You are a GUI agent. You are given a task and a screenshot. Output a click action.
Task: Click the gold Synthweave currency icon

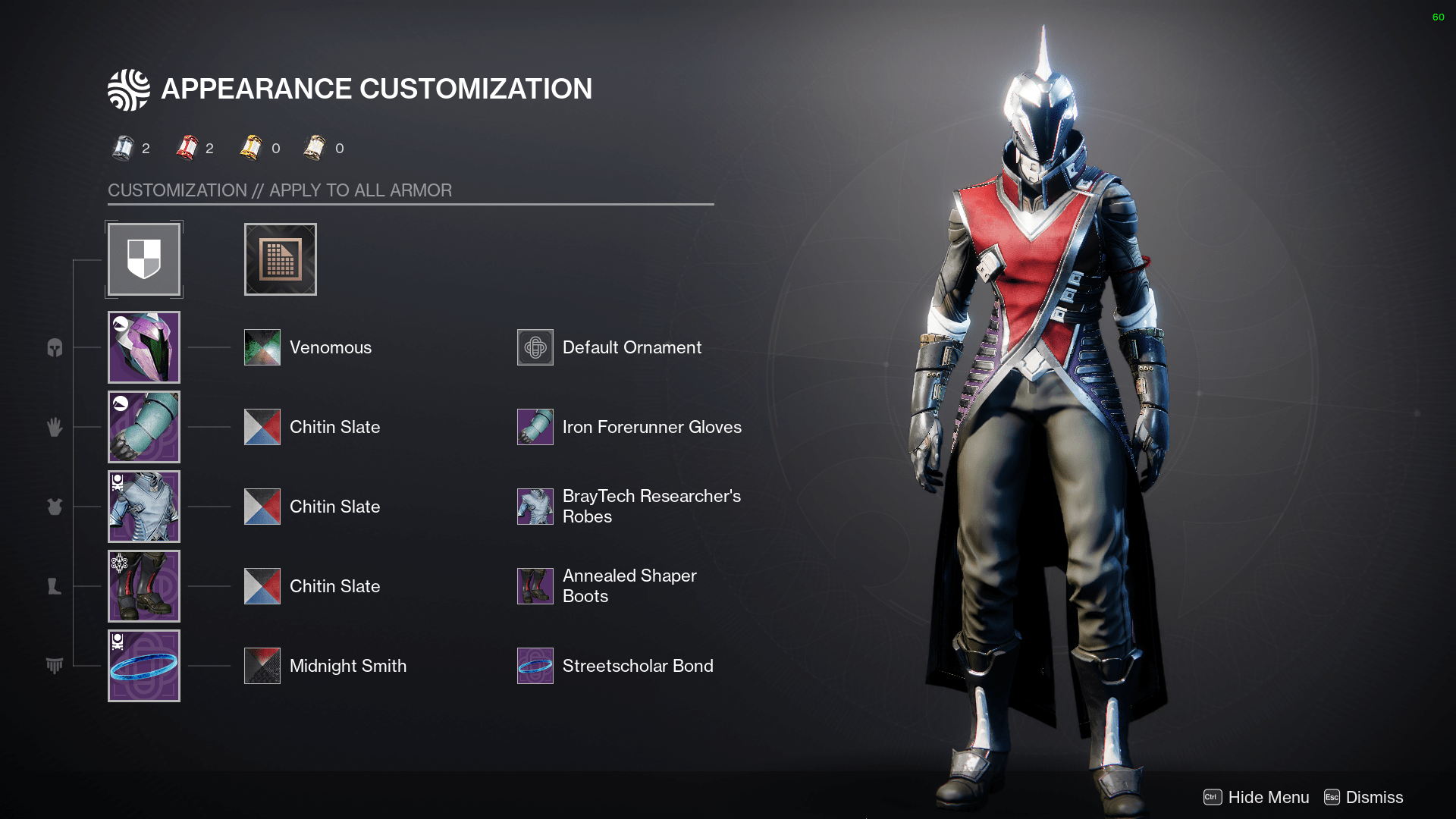(251, 147)
